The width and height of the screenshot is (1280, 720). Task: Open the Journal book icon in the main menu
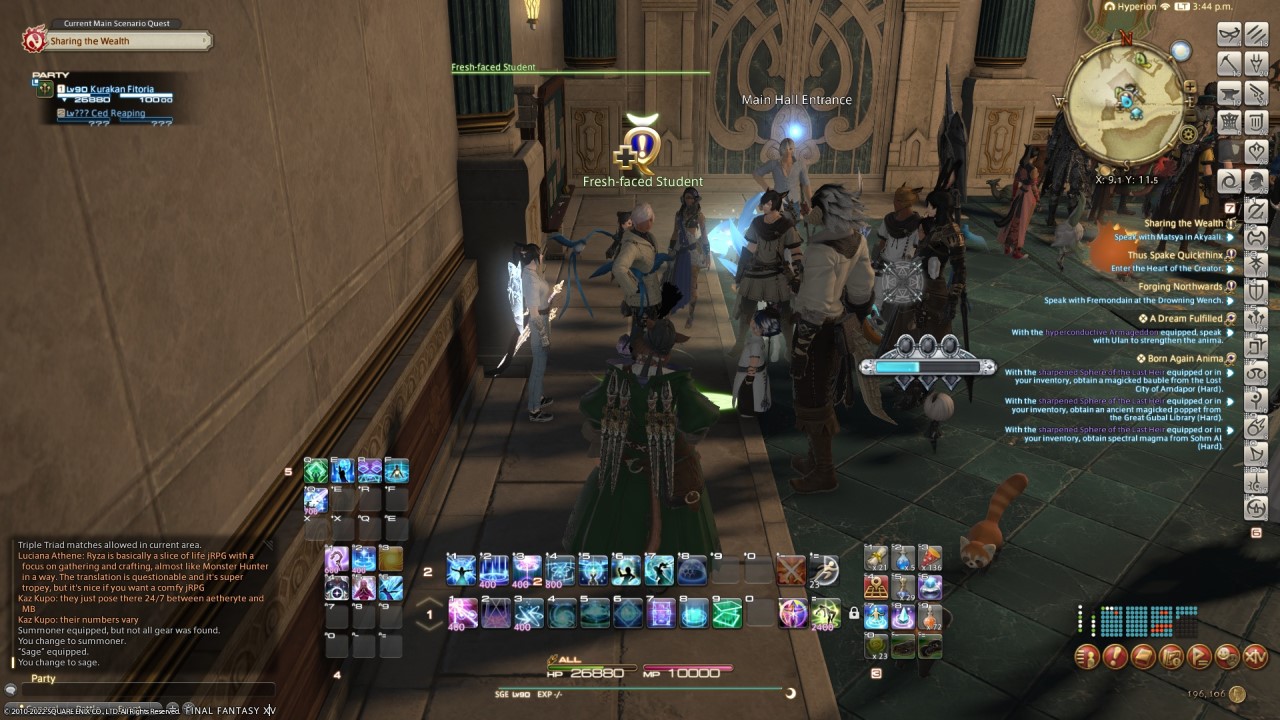click(x=1143, y=658)
